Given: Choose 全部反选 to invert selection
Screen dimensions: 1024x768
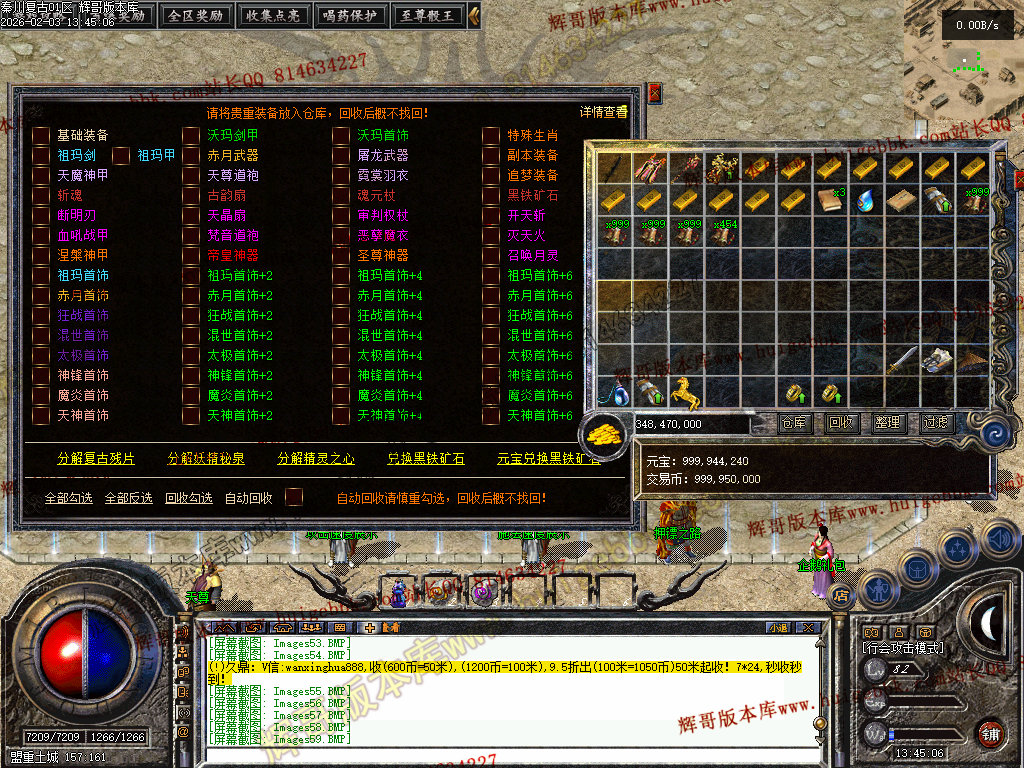Looking at the screenshot, I should (x=129, y=498).
